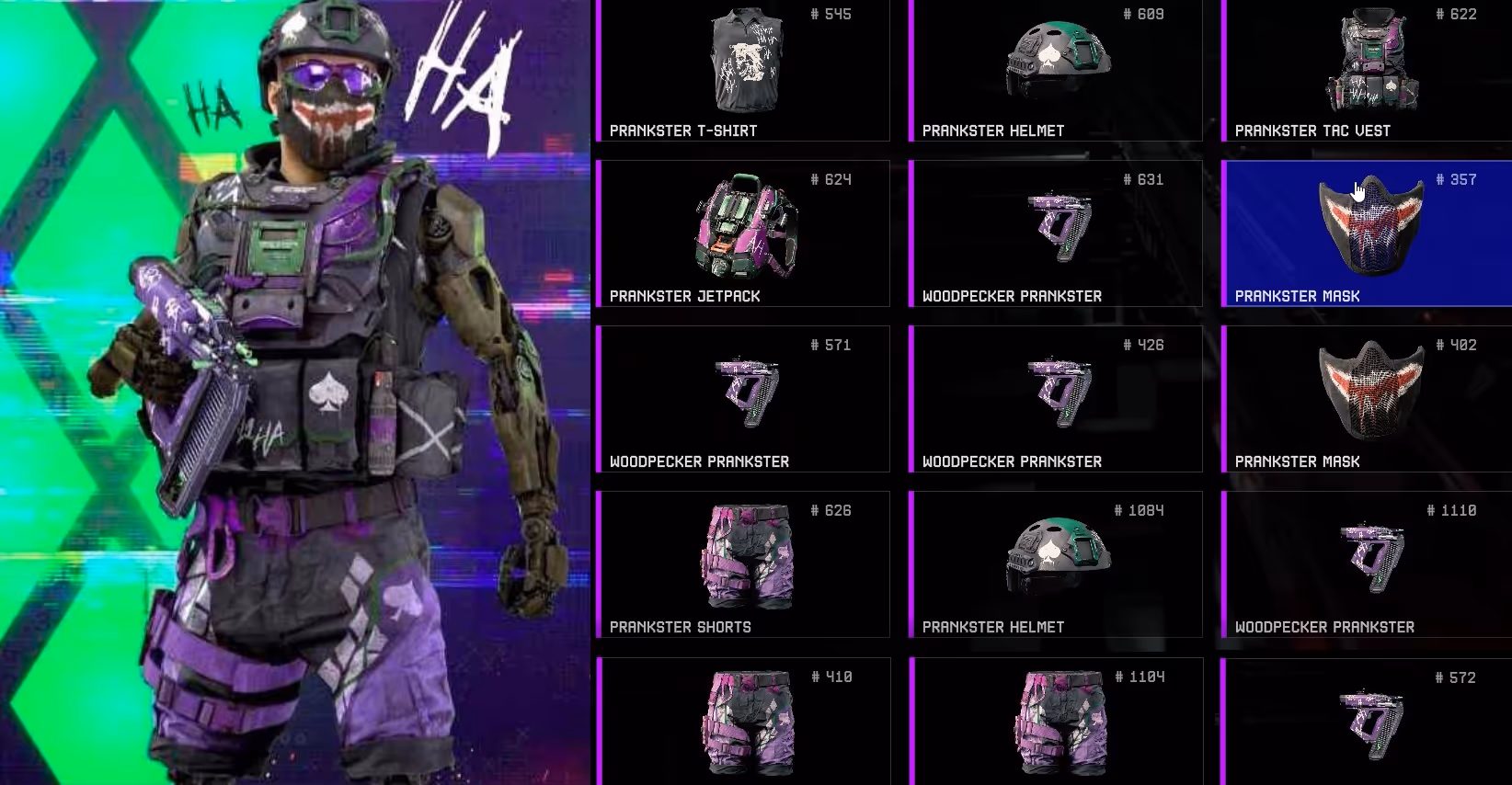Choose Woodpecker Prankster #571
The width and height of the screenshot is (1512, 785).
[x=743, y=399]
